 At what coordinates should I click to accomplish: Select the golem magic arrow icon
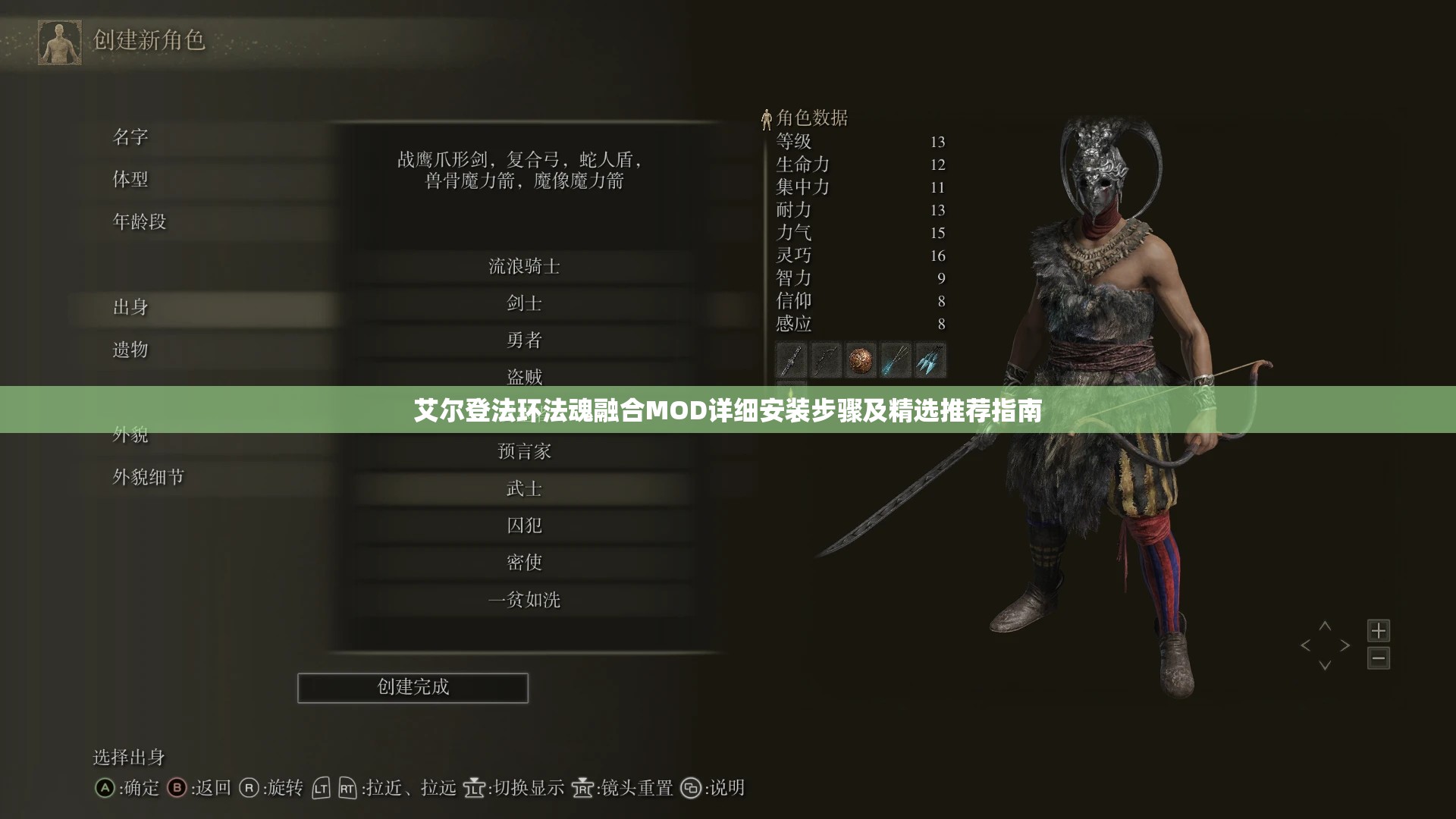point(930,359)
